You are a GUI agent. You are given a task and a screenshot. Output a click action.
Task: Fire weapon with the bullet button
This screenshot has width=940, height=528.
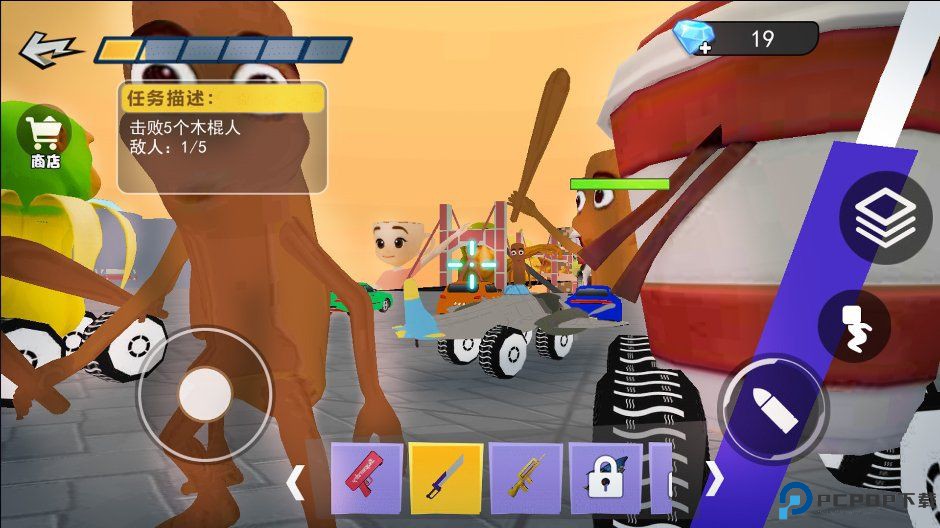point(773,409)
